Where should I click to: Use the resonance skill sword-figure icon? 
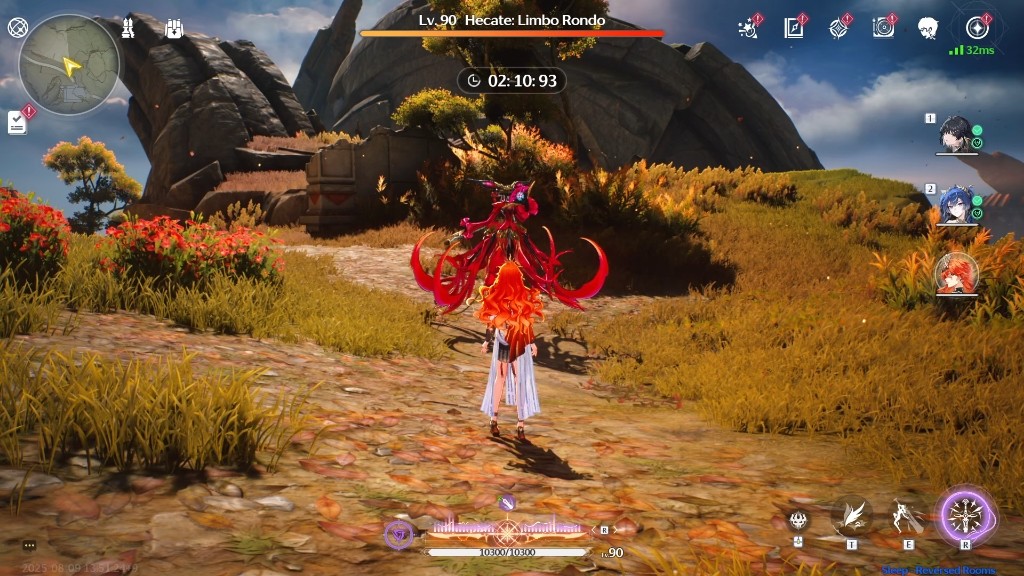[908, 517]
